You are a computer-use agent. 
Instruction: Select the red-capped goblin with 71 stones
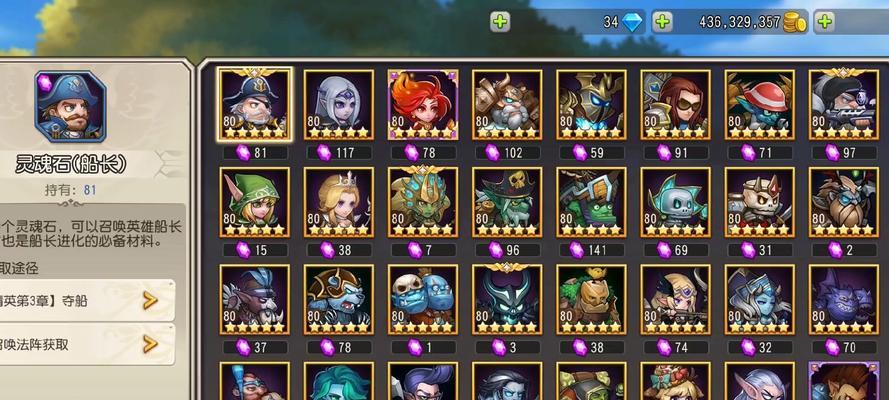tap(759, 105)
